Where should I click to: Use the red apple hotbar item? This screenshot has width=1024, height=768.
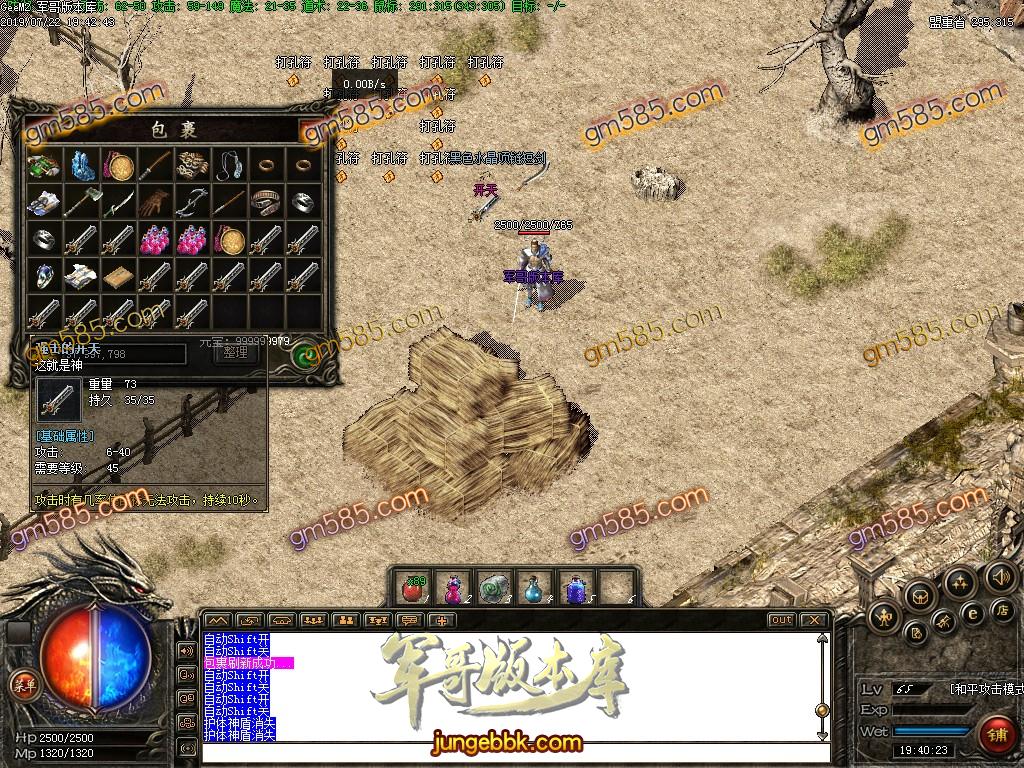pyautogui.click(x=411, y=588)
